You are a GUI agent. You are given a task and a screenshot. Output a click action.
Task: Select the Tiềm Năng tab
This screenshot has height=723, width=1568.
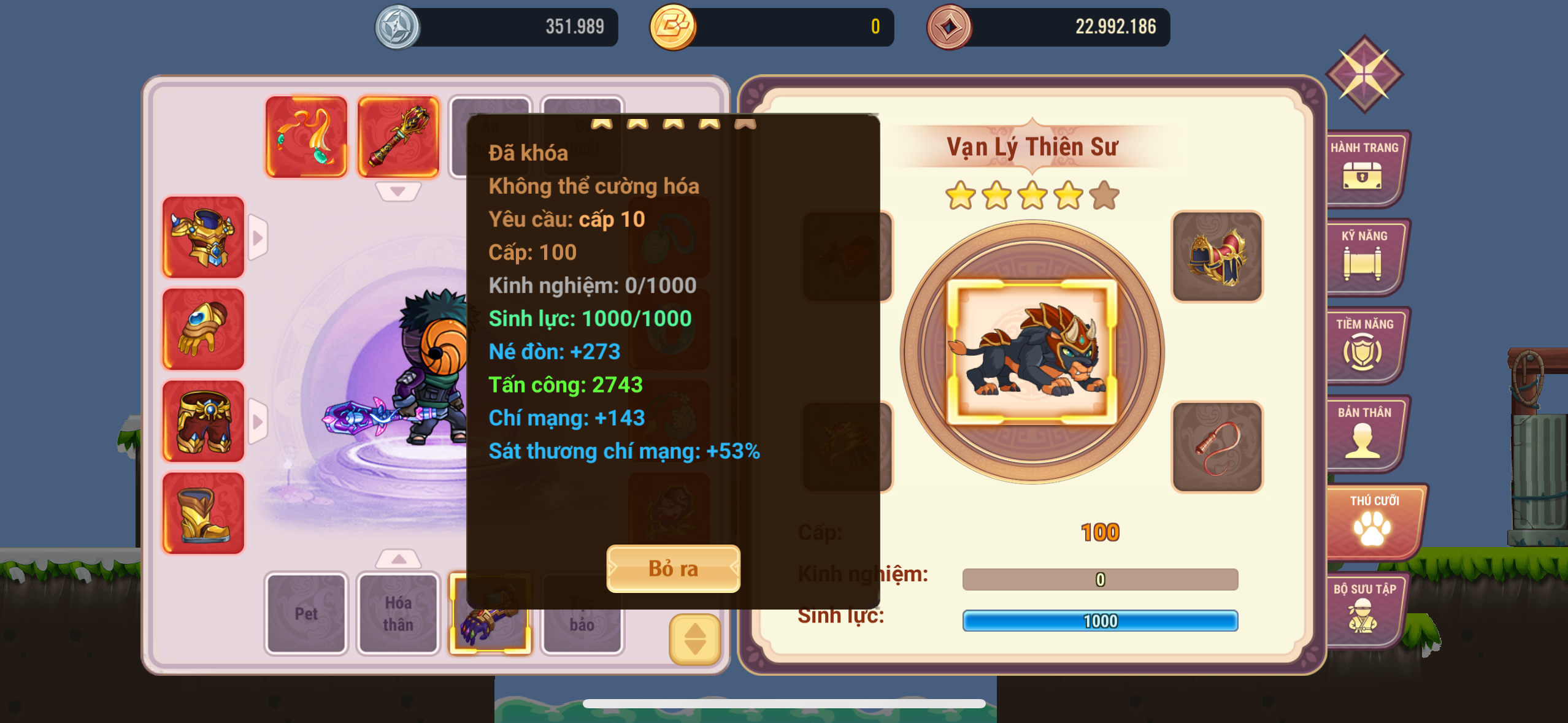coord(1364,345)
